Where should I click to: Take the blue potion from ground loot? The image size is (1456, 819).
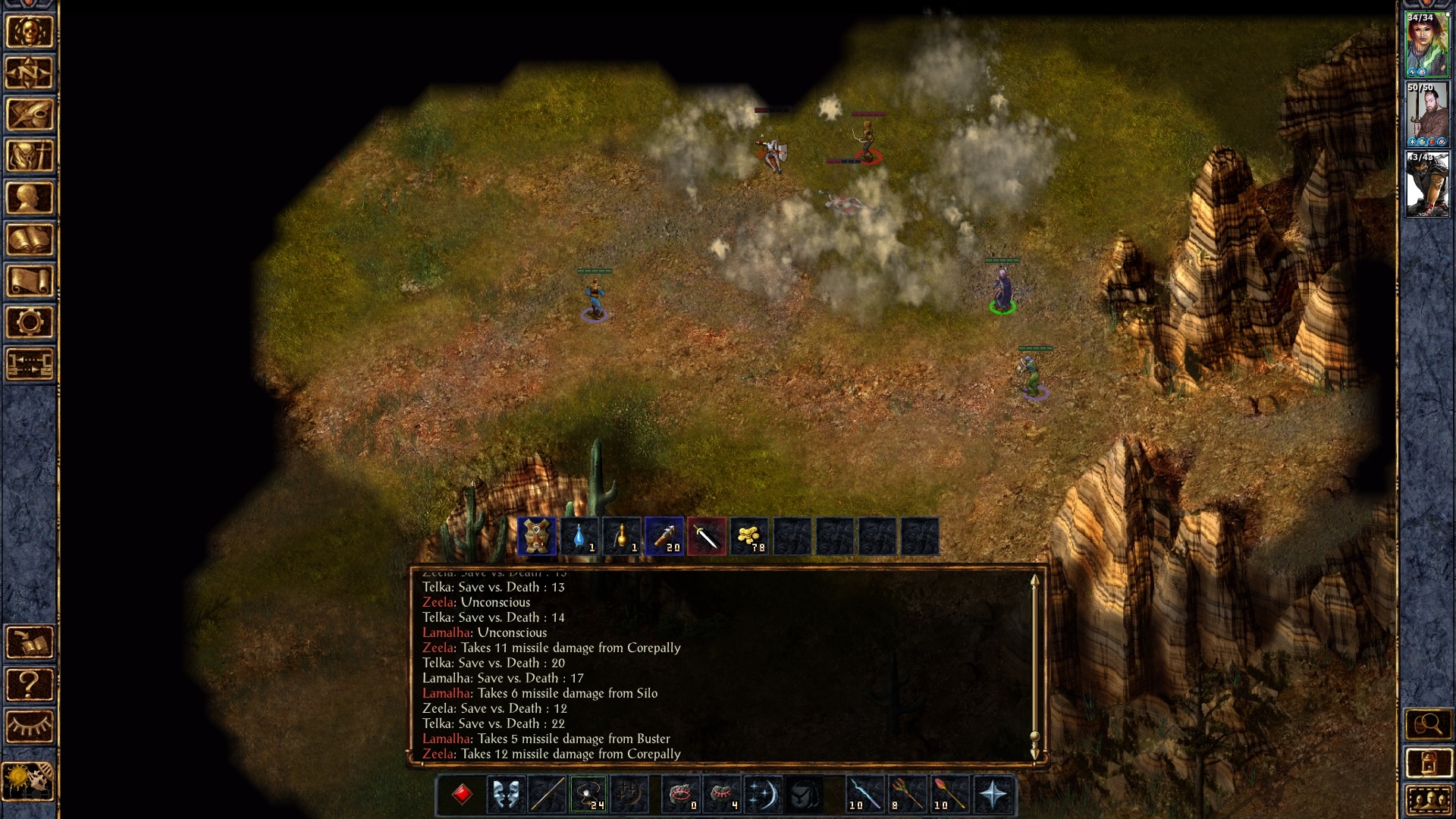[579, 537]
